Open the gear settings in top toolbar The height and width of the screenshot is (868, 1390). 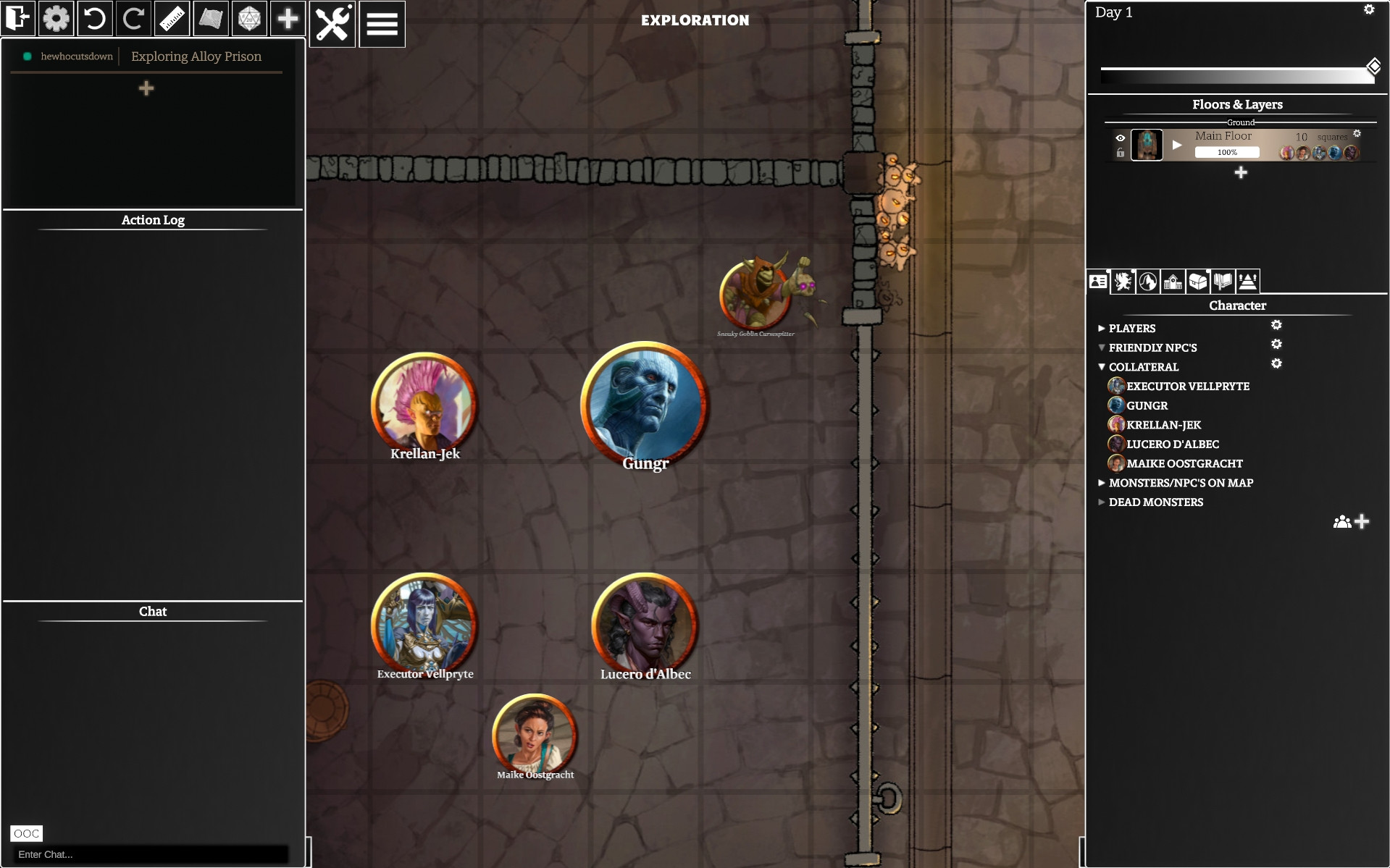(56, 19)
